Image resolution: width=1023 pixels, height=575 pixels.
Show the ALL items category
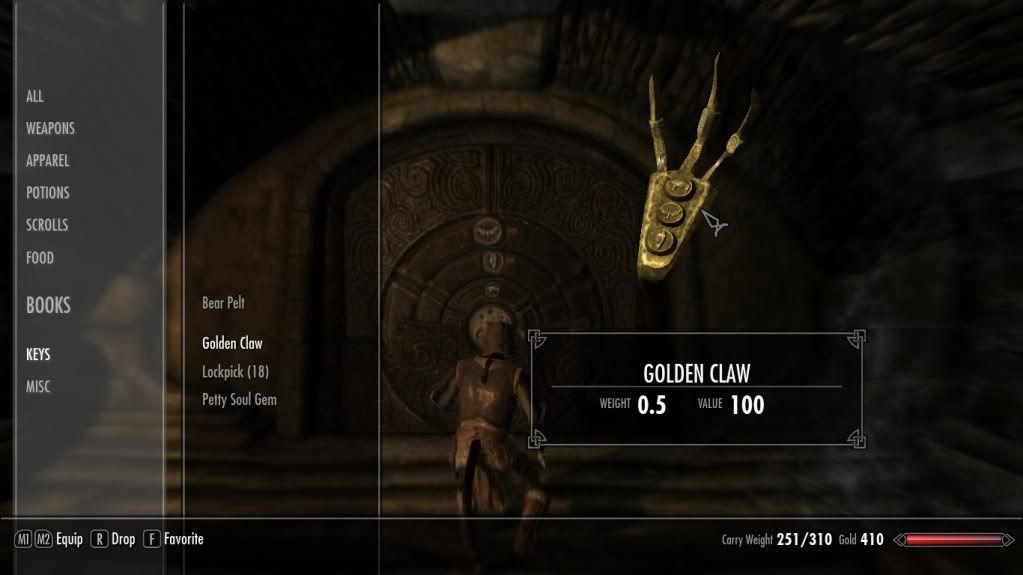[35, 97]
